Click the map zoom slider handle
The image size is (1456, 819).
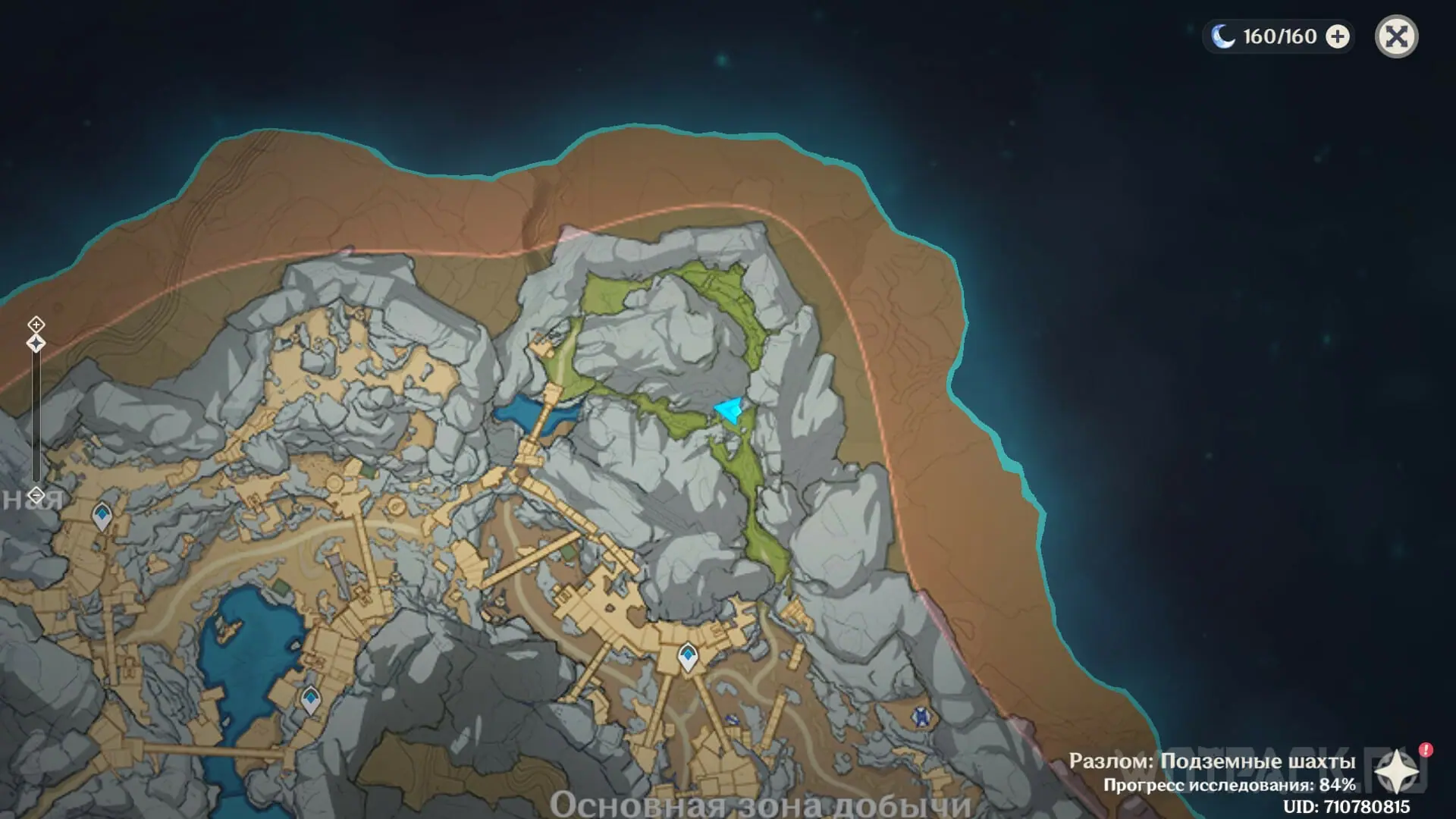(x=36, y=344)
